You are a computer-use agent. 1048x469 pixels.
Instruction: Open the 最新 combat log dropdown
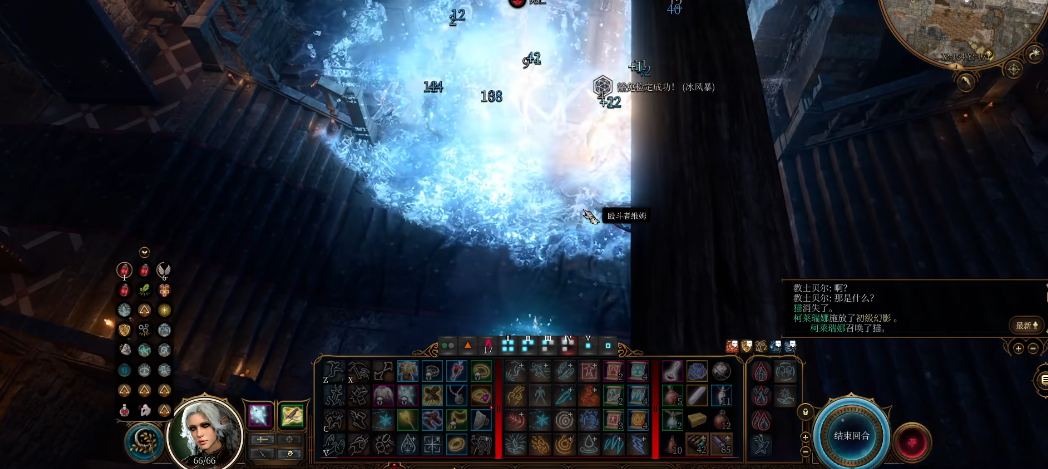tap(1027, 325)
